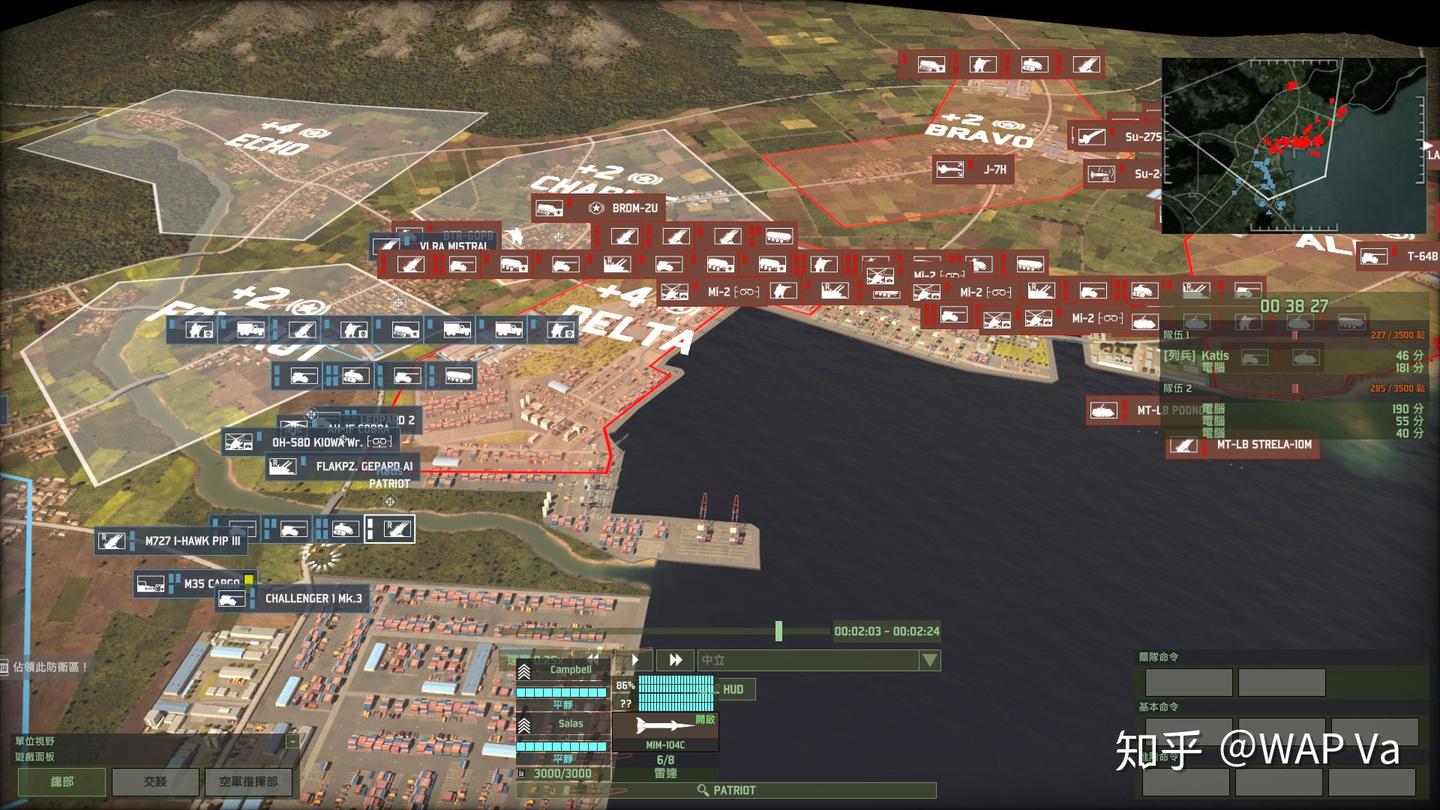This screenshot has height=810, width=1440.
Task: Click the 總部 headquarters button
Action: point(62,783)
